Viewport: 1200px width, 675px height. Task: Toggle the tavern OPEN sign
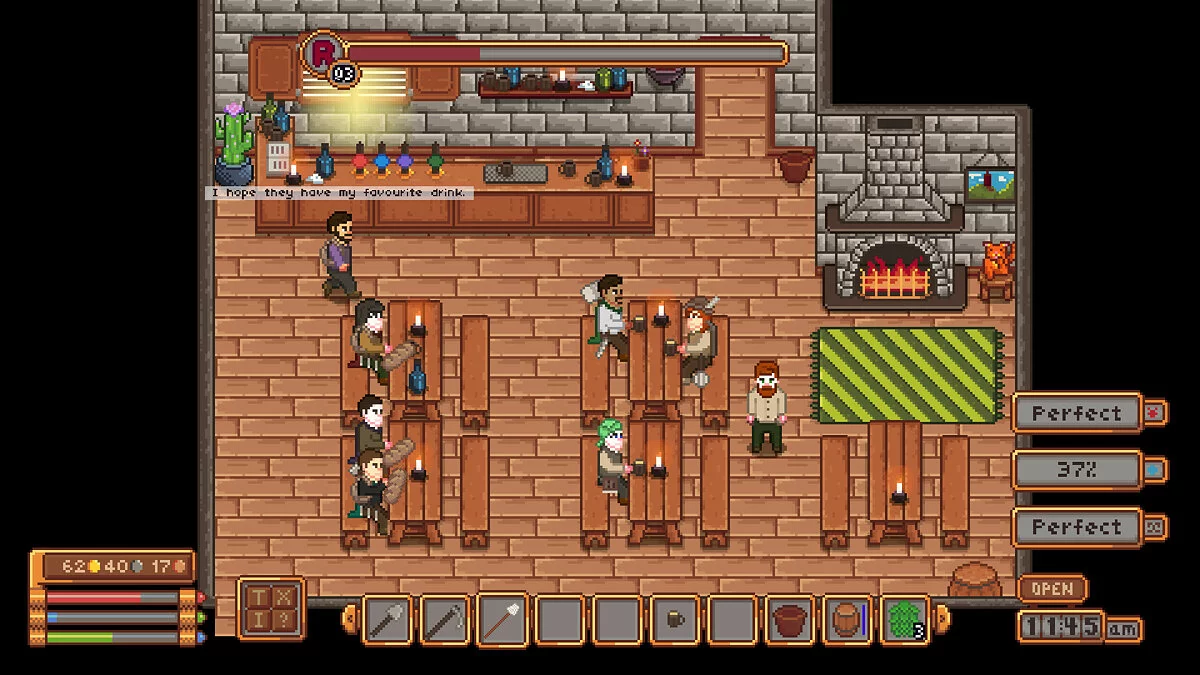[1052, 589]
